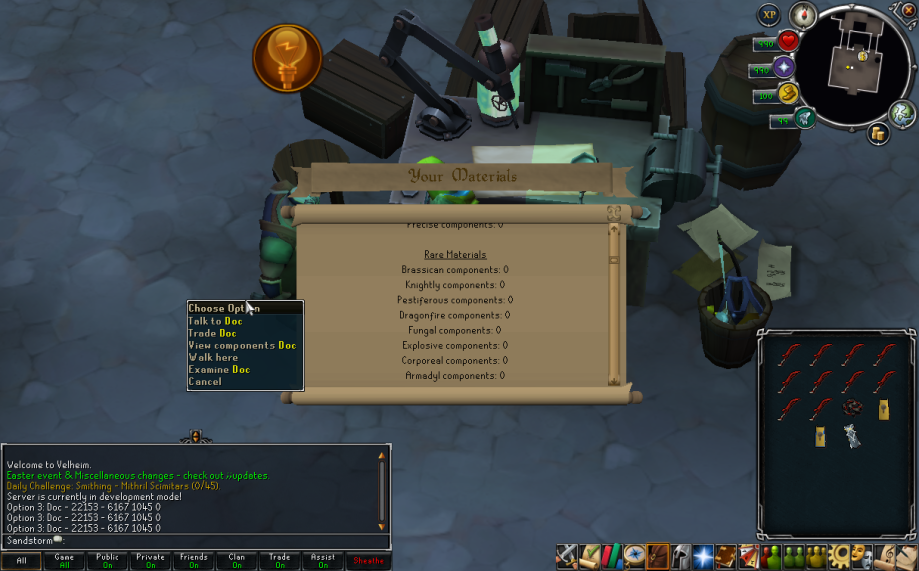Select "Trade Doc" option
Image resolution: width=919 pixels, height=571 pixels.
point(212,333)
